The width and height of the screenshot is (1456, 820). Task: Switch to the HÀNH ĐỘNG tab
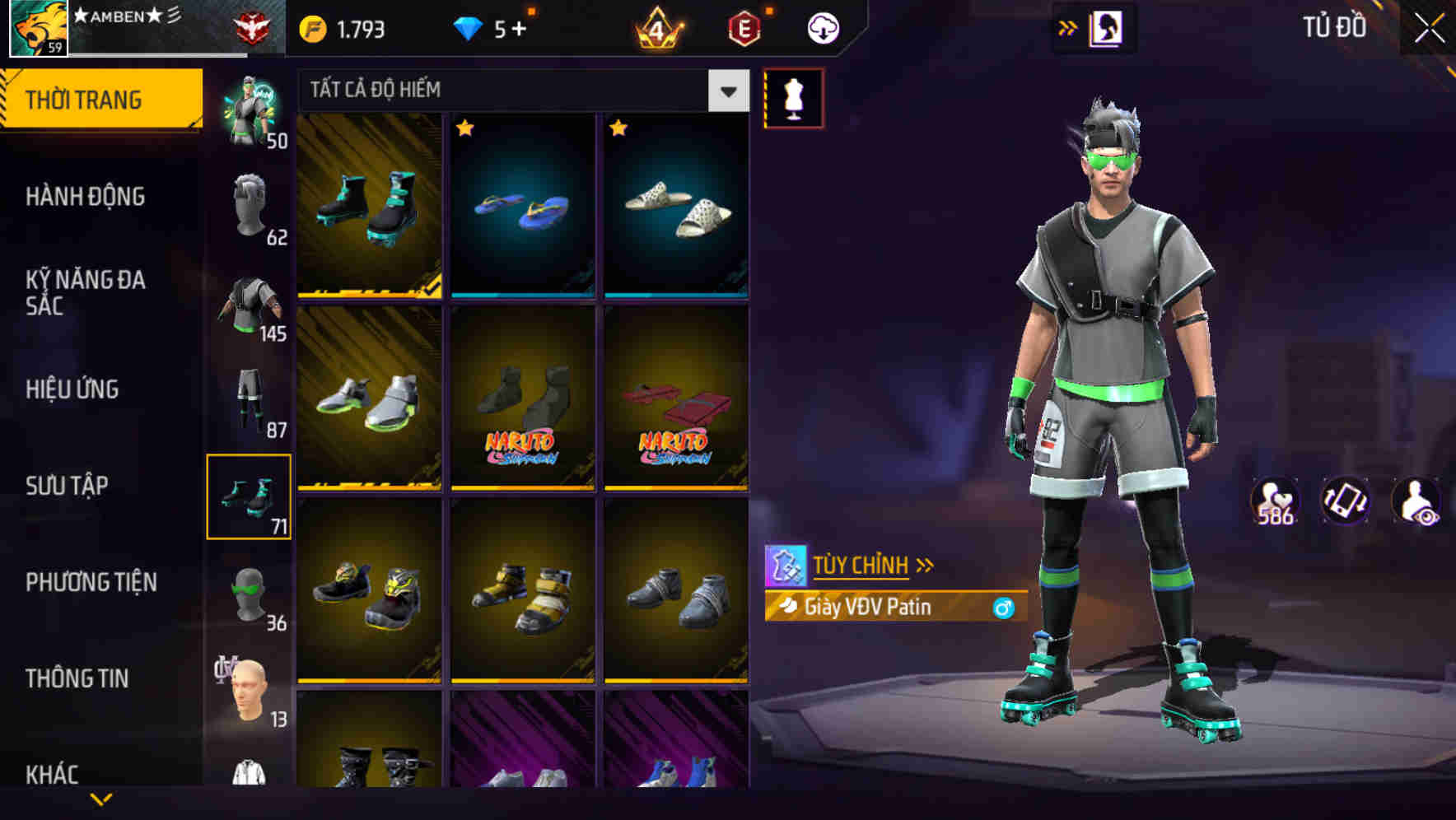pos(86,197)
